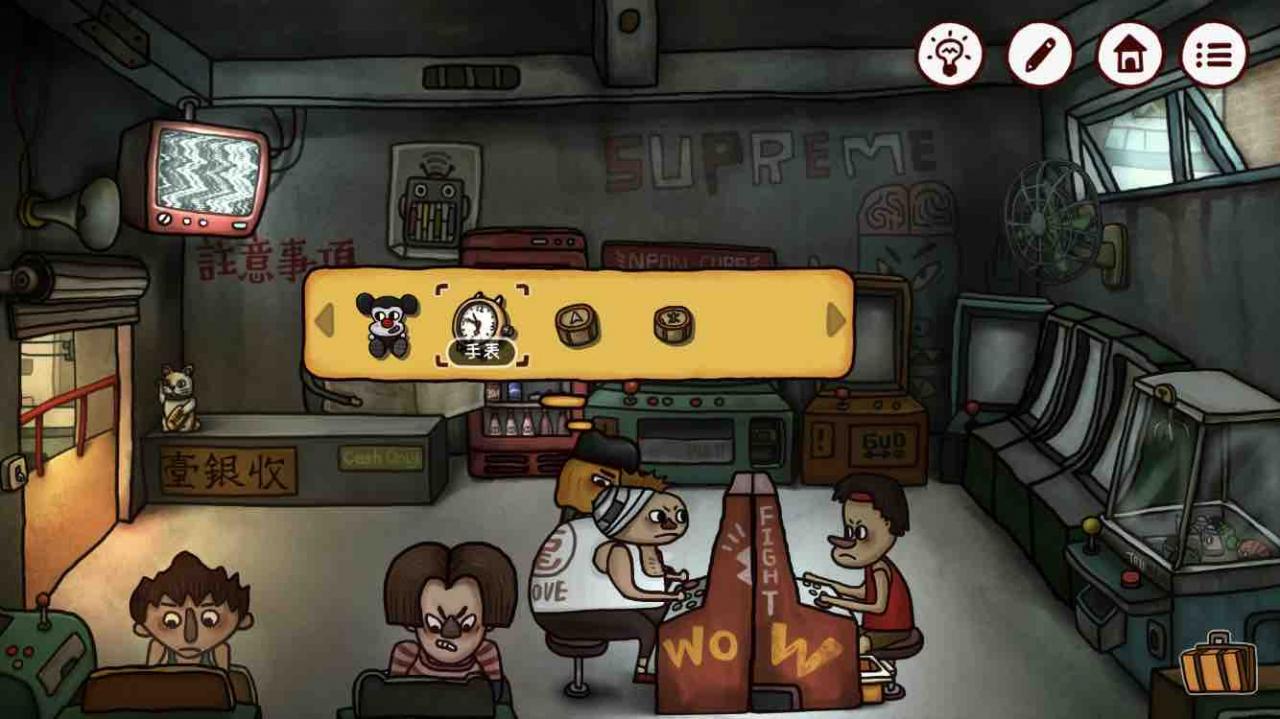Click the inventory right arrow

click(836, 321)
